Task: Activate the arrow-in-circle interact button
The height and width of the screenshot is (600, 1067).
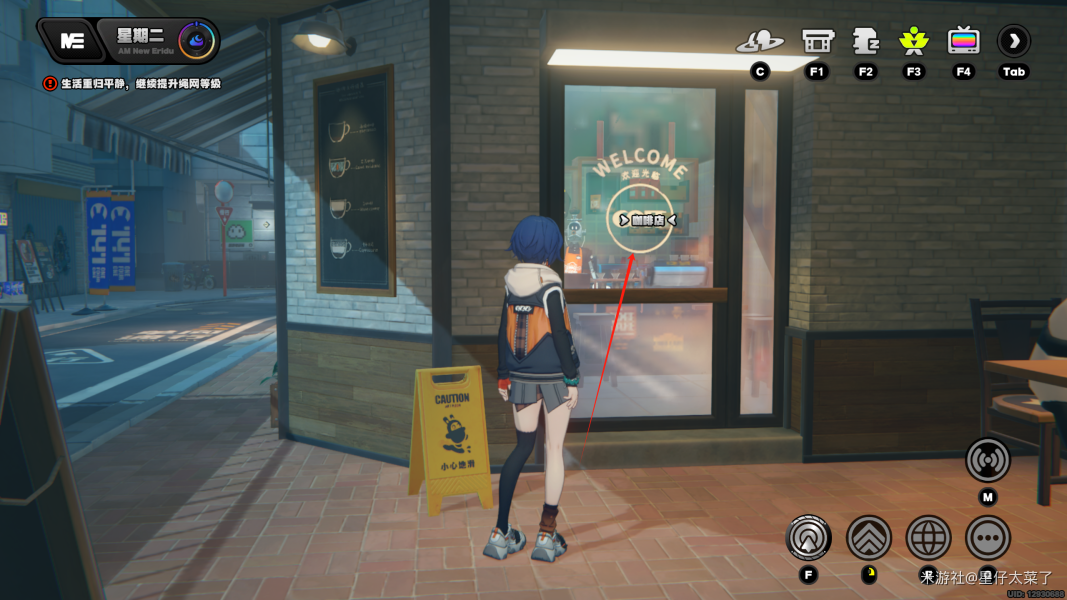Action: tap(809, 538)
